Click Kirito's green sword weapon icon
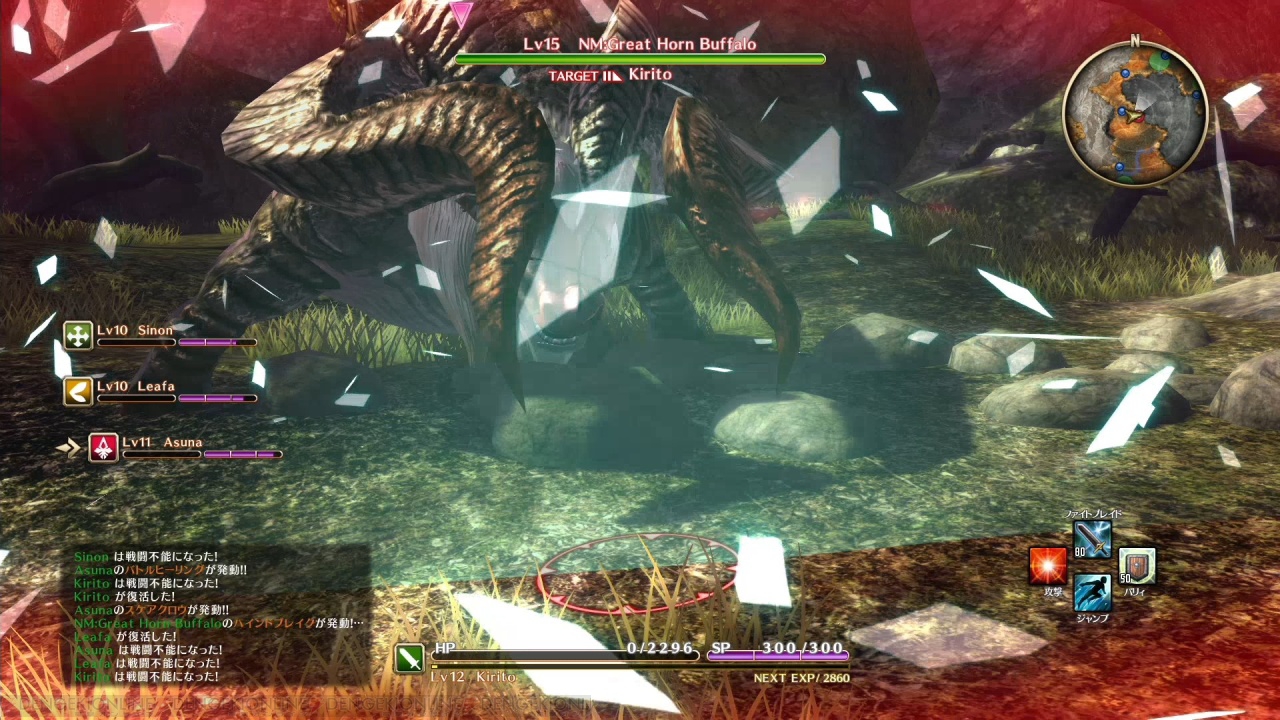Viewport: 1280px width, 720px height. [409, 658]
